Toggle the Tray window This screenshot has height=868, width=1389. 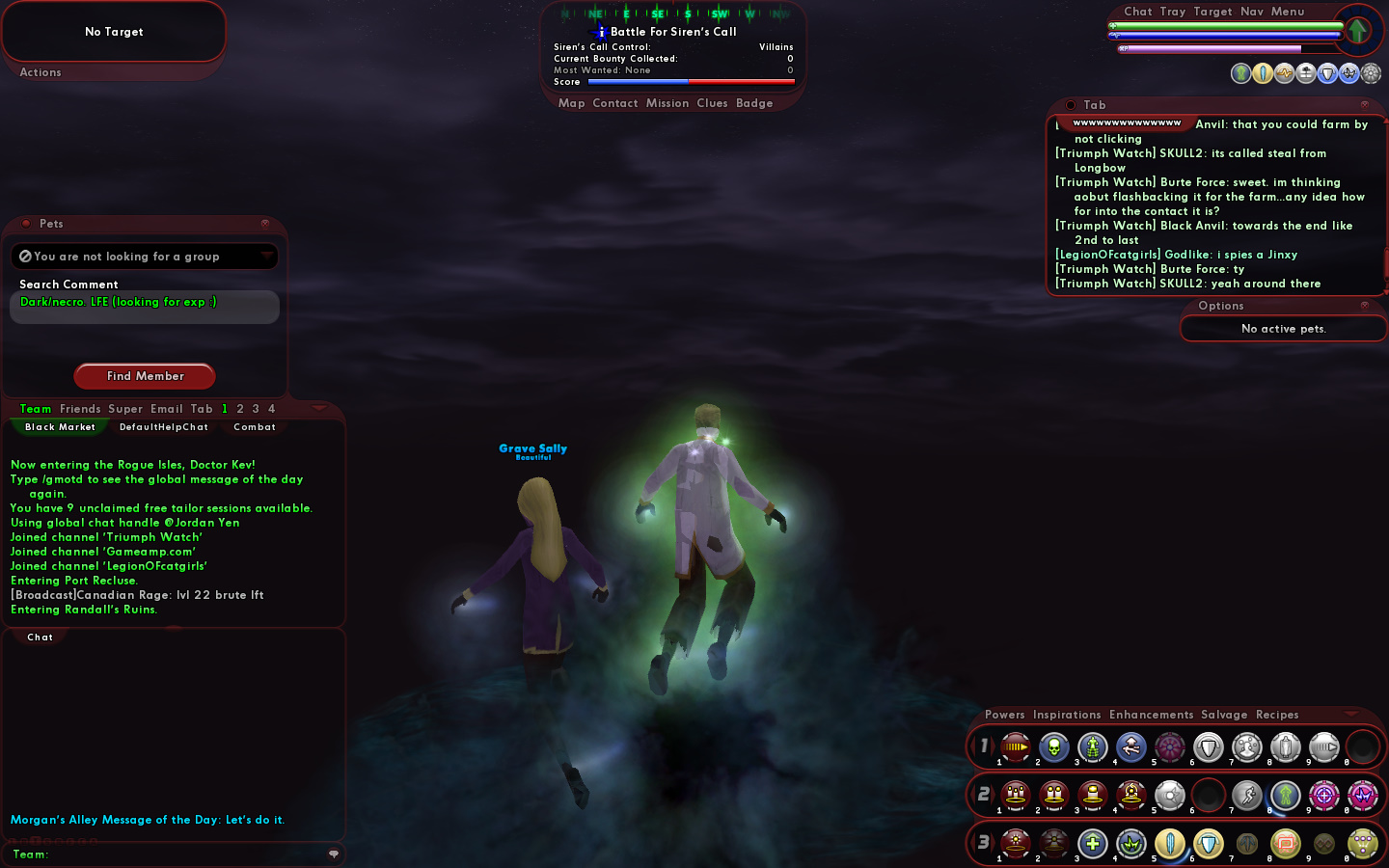(1173, 12)
